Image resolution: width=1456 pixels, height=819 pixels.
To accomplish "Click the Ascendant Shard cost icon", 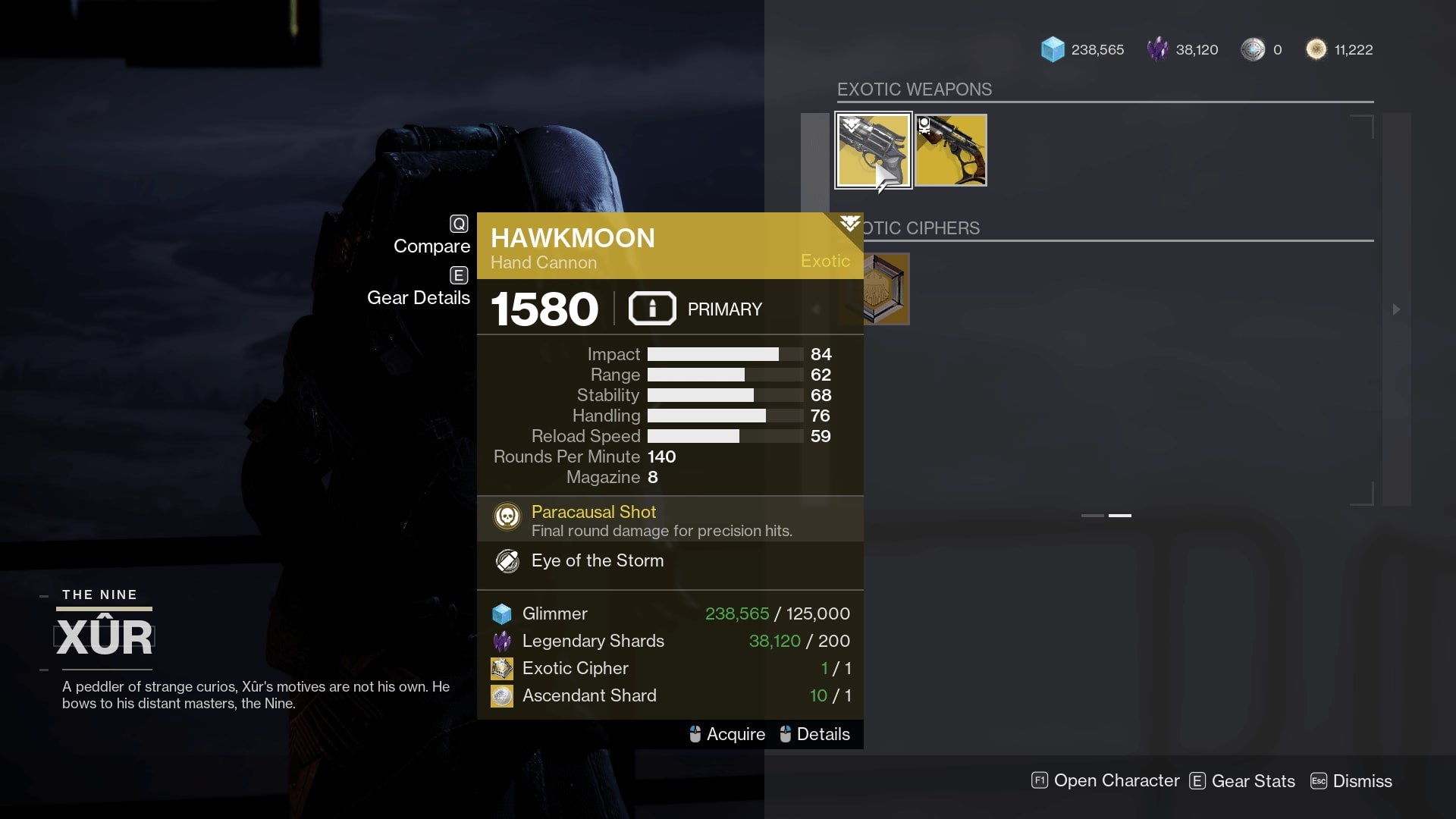I will point(503,695).
